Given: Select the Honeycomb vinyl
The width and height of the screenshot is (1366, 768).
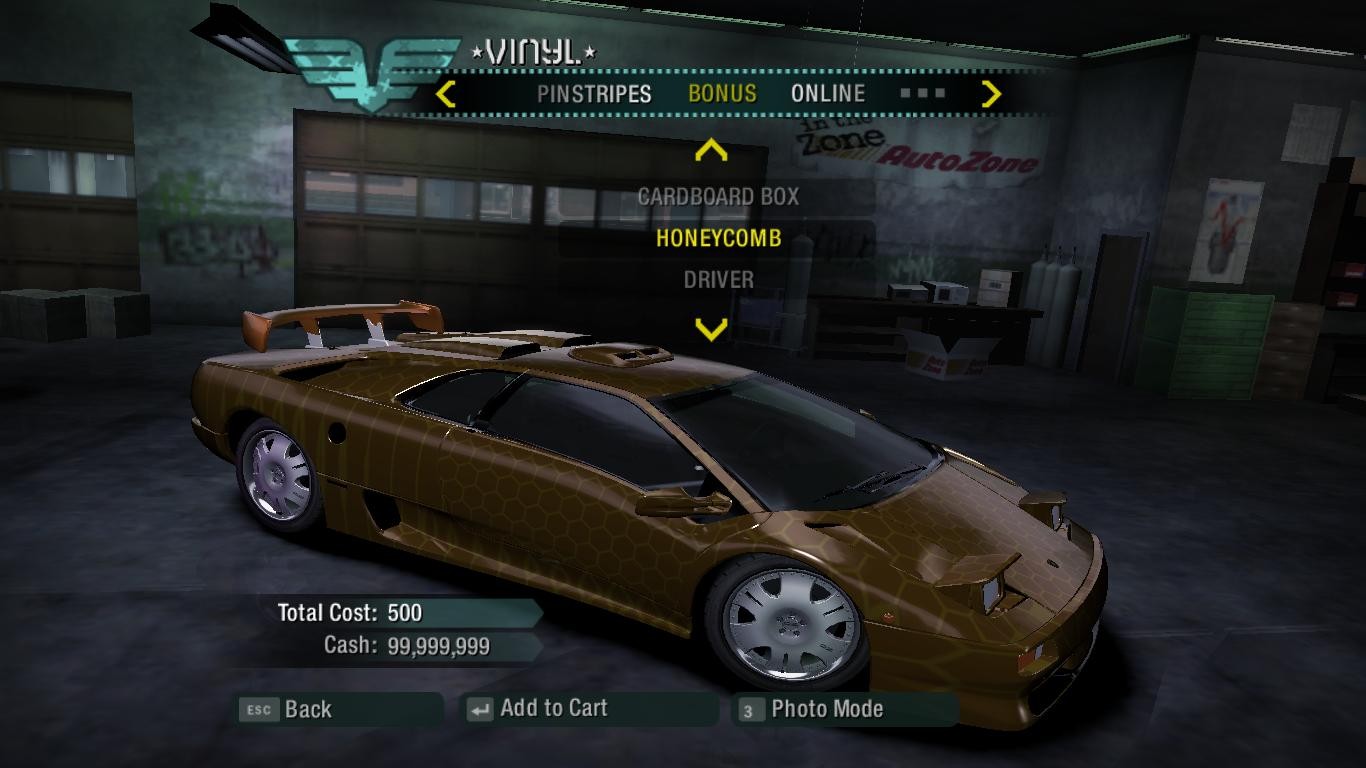Looking at the screenshot, I should click(718, 239).
